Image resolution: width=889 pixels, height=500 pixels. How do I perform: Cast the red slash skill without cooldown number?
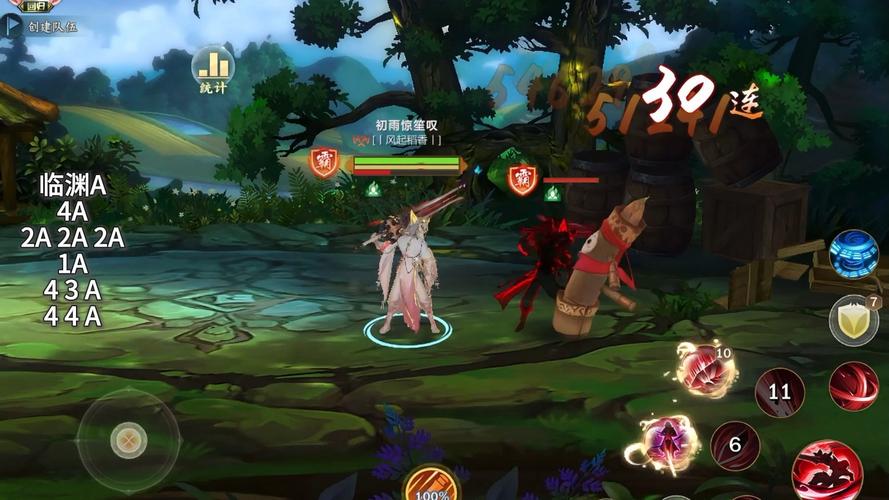[x=853, y=386]
